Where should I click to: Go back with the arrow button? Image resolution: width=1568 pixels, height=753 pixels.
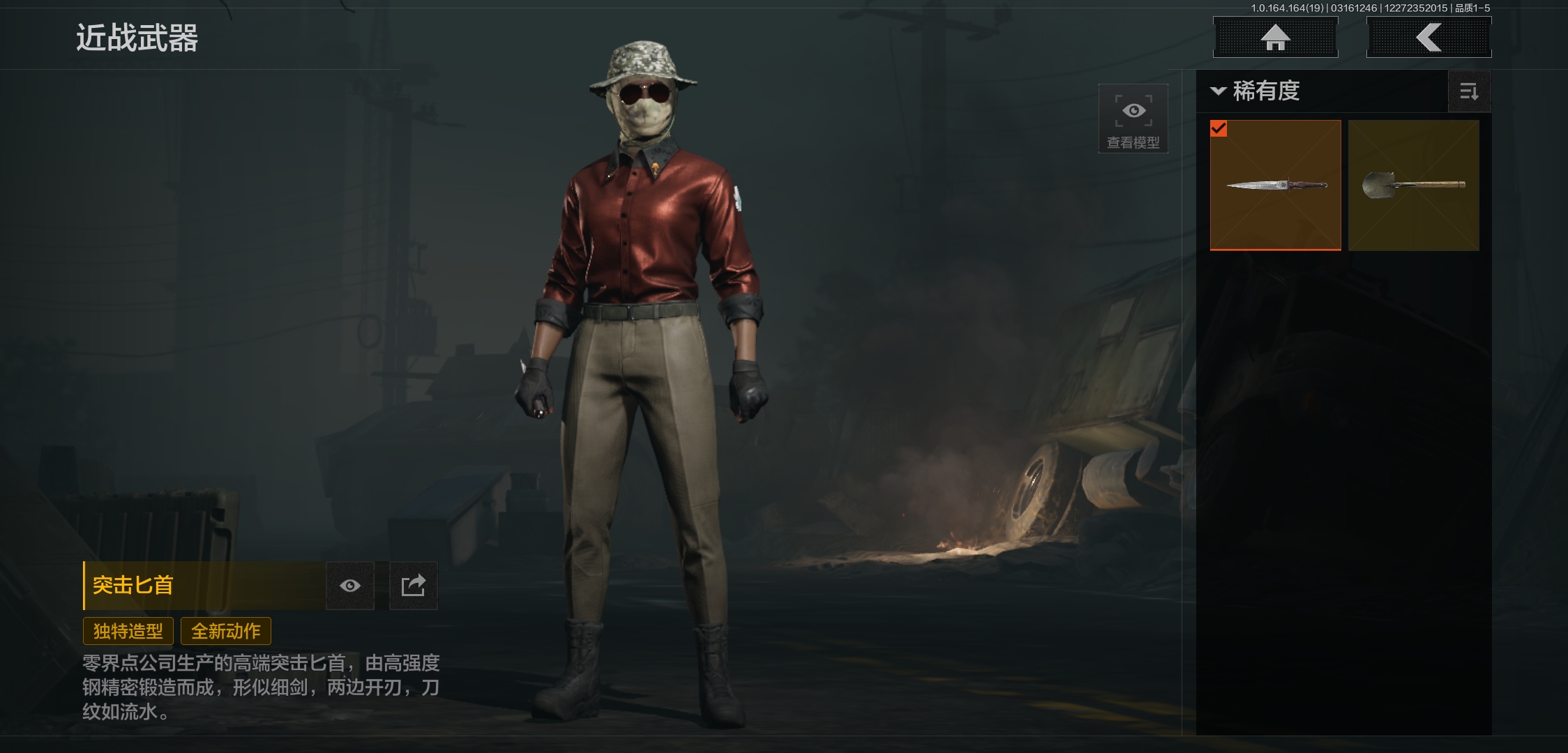[1428, 37]
